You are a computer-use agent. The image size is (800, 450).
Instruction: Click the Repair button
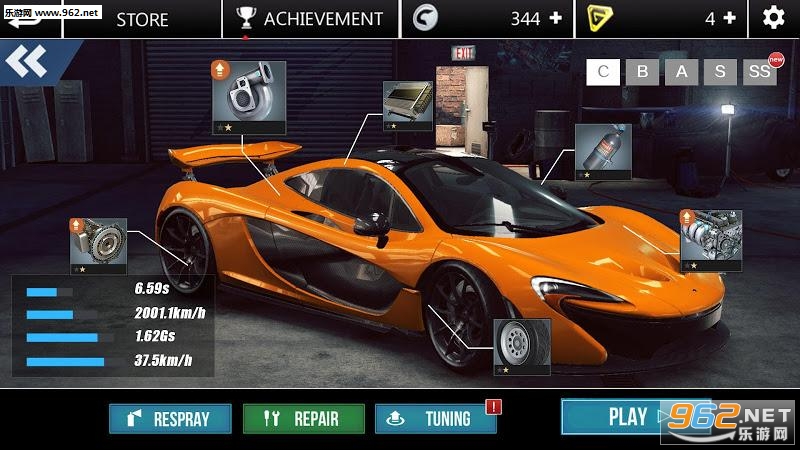pyautogui.click(x=303, y=419)
